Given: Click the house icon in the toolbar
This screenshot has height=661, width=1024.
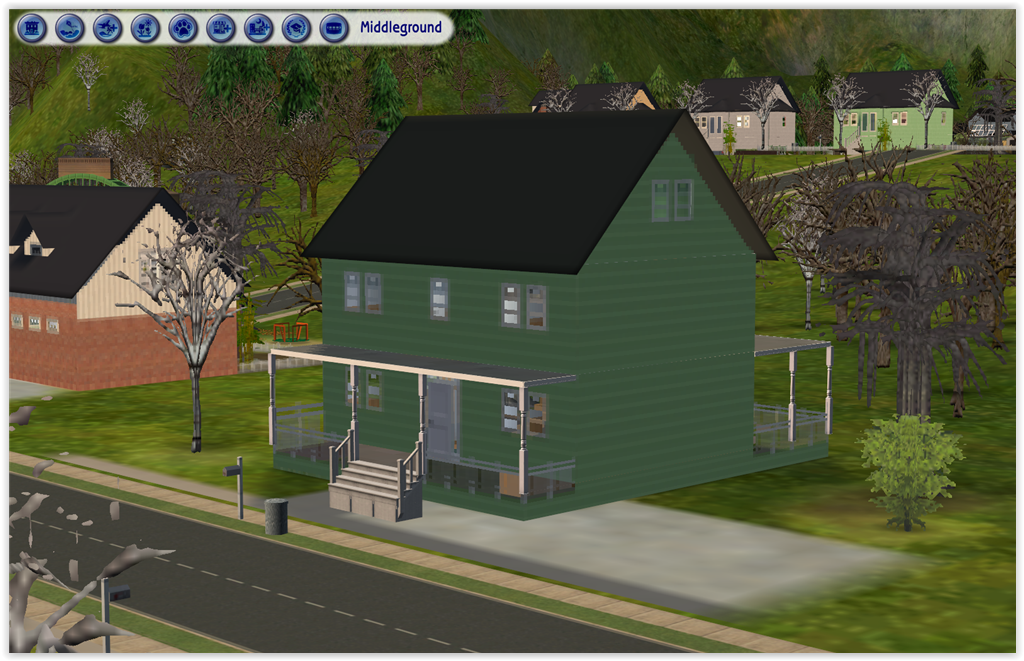Looking at the screenshot, I should coord(32,28).
